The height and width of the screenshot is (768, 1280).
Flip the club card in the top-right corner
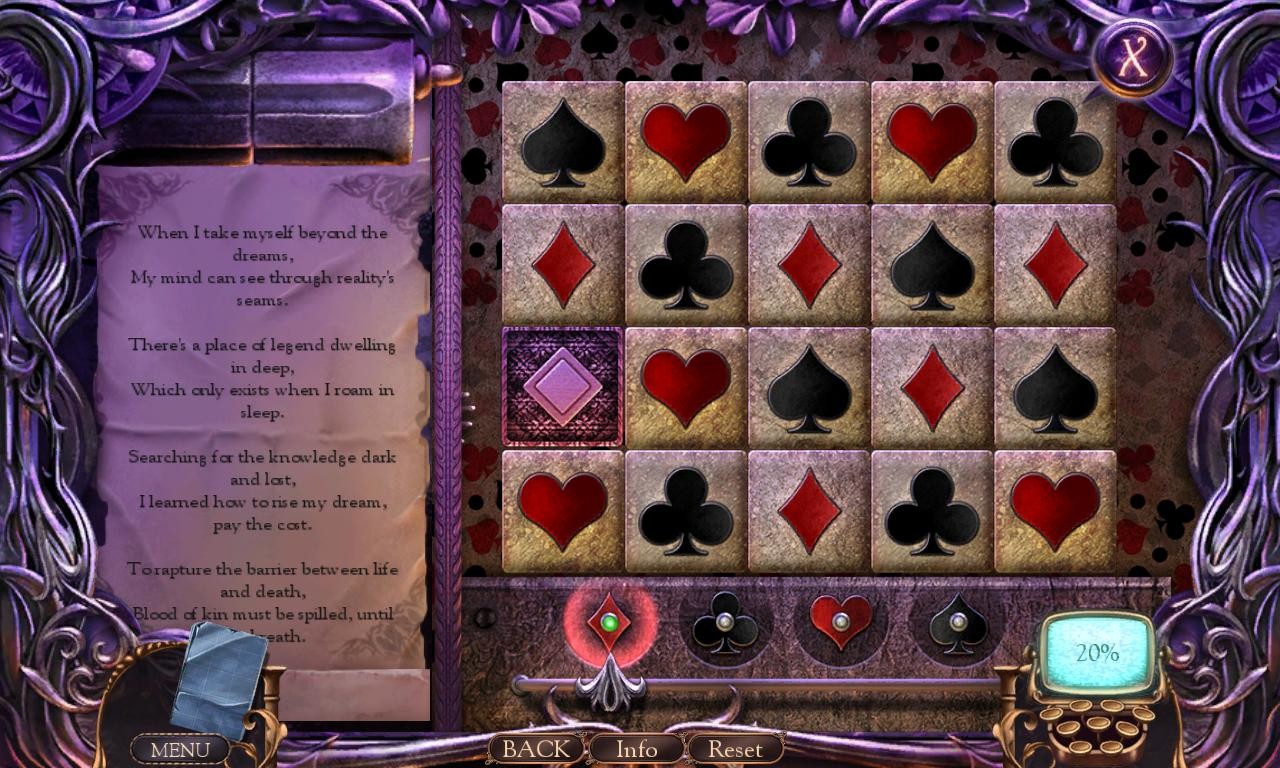click(1054, 140)
